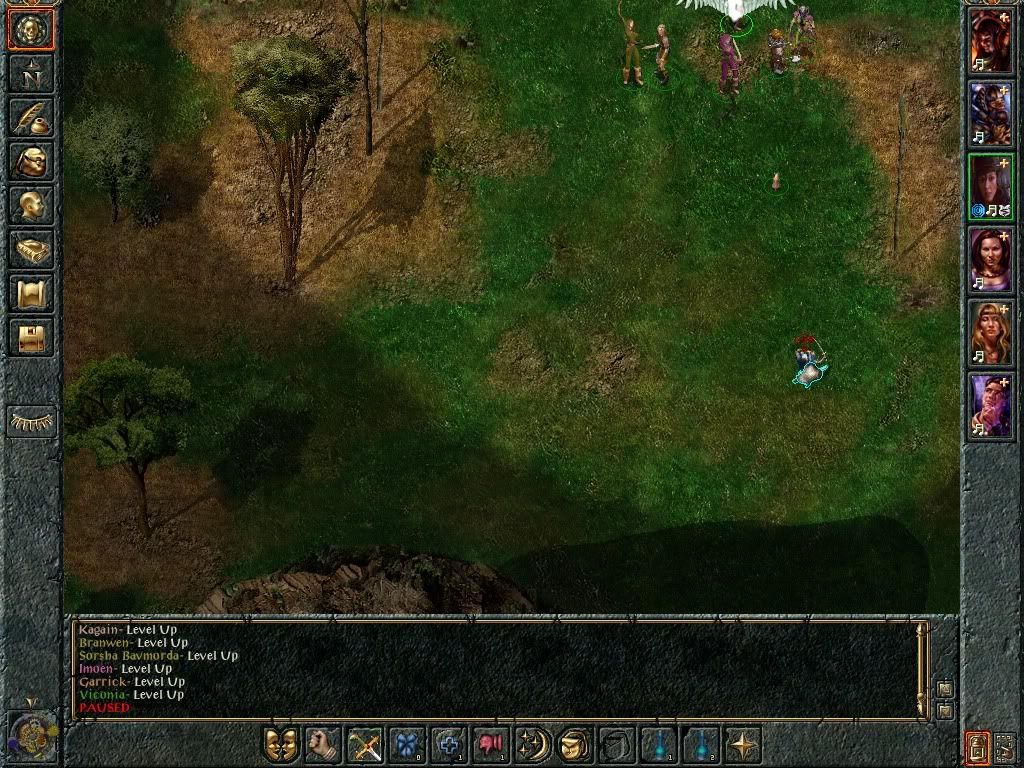
Task: Use the blue potion slot with count 2
Action: [x=701, y=745]
